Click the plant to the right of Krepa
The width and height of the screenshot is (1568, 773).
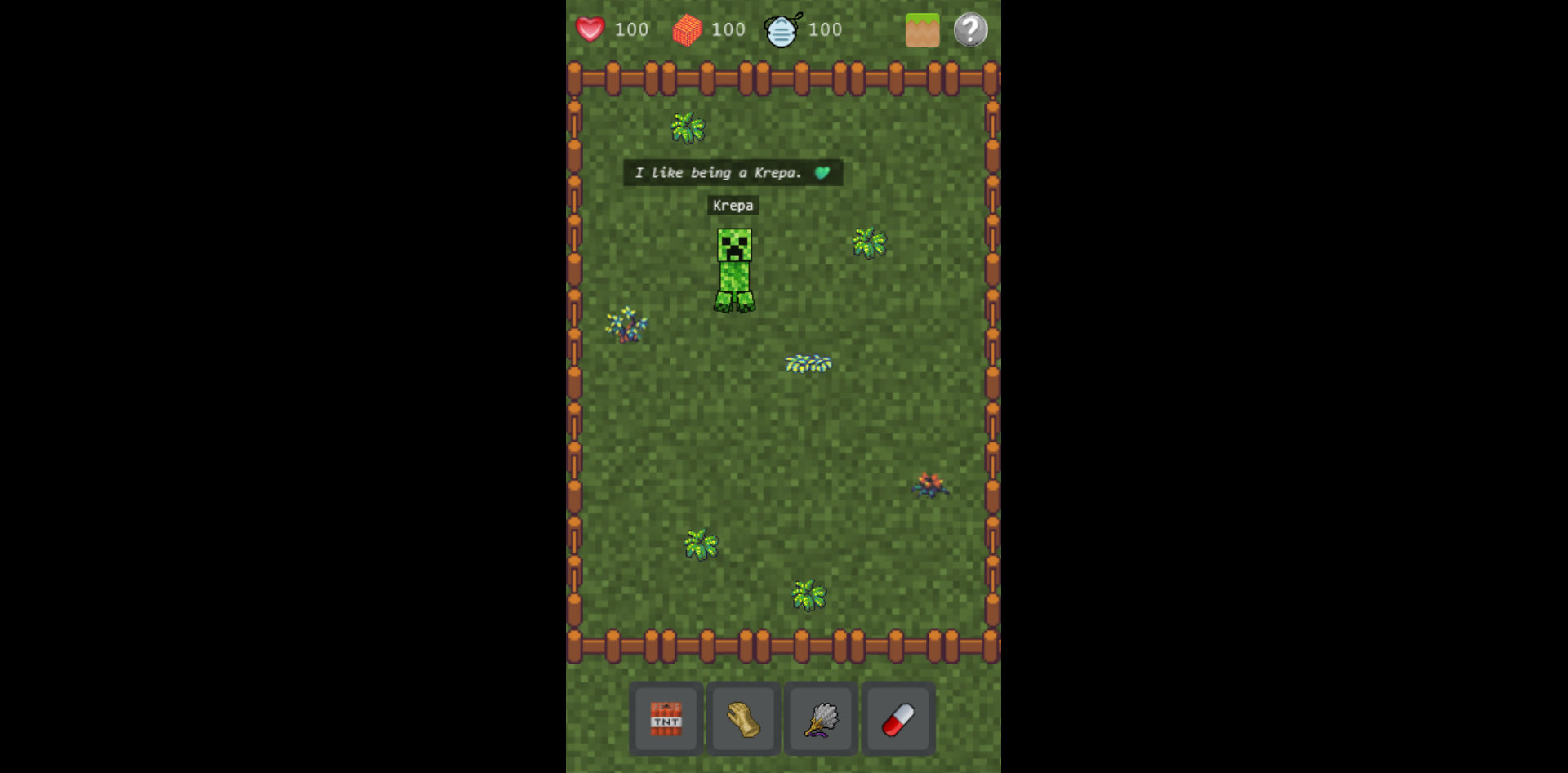(x=868, y=242)
